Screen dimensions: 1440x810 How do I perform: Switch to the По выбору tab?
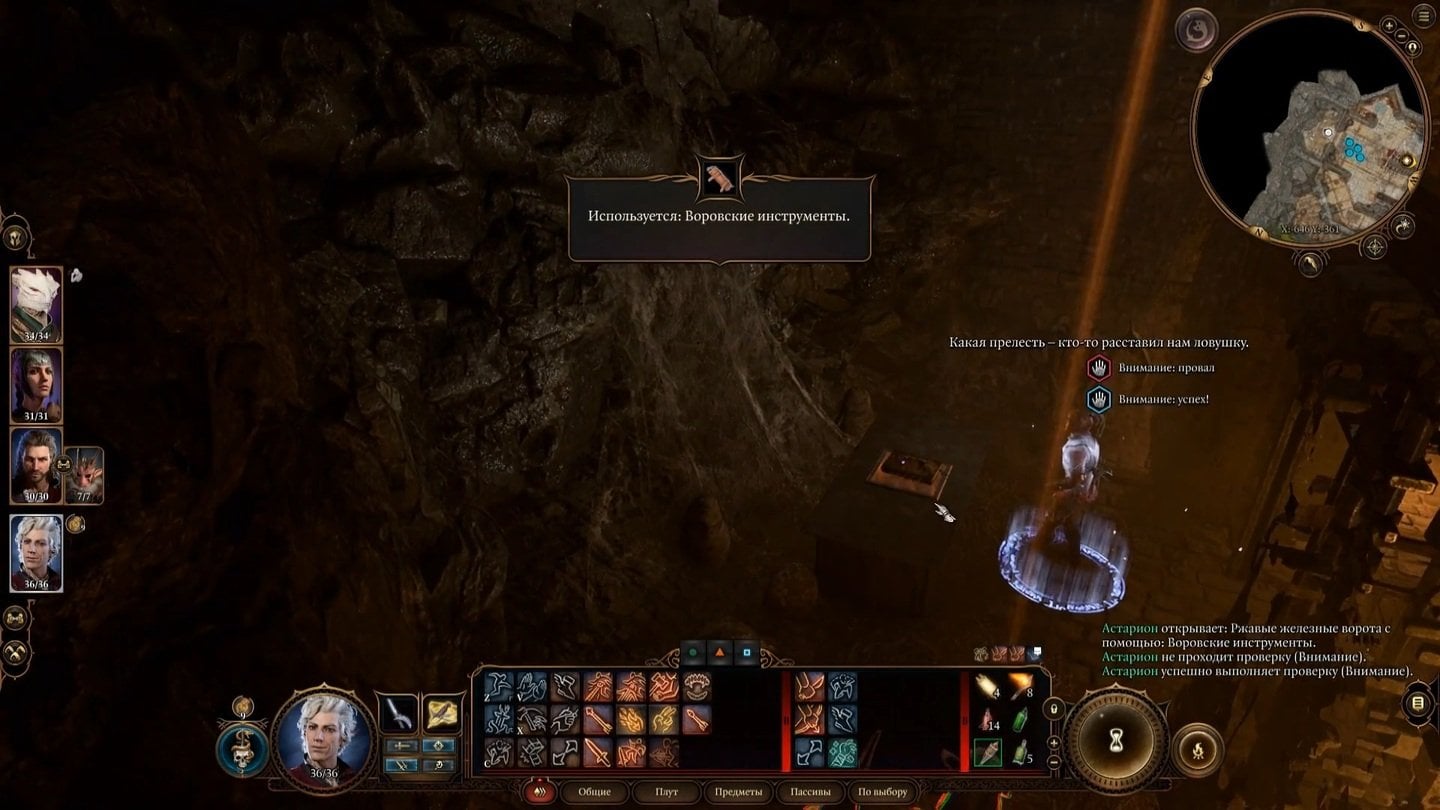tap(883, 792)
